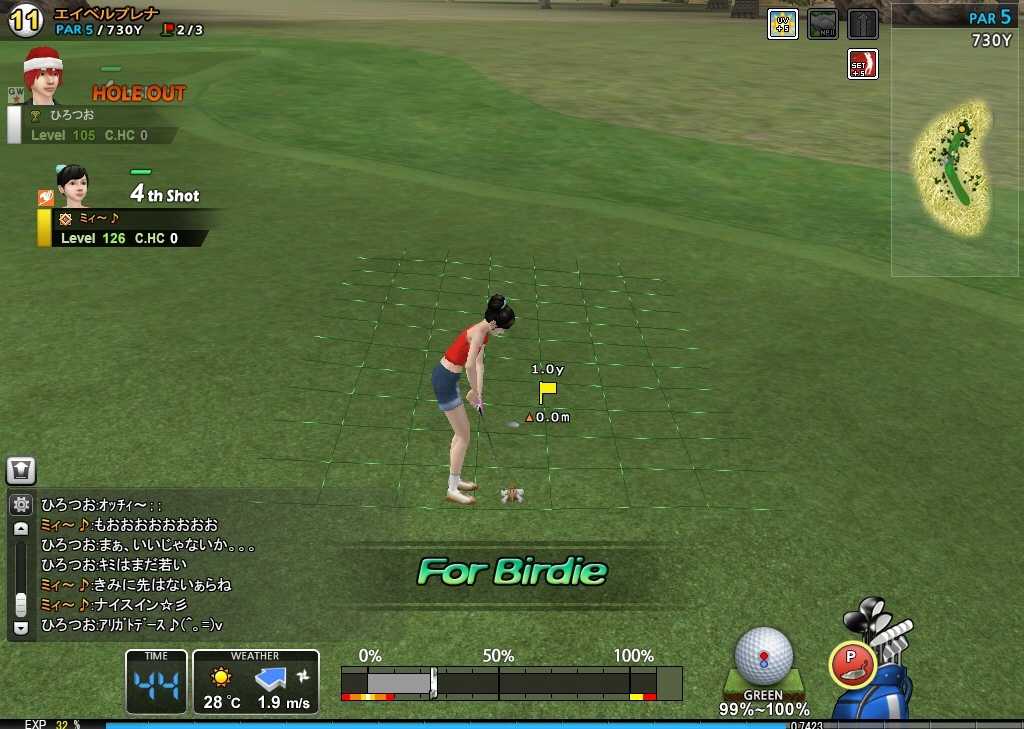The image size is (1024, 729).
Task: Click the chat scroll-down arrow
Action: pyautogui.click(x=20, y=628)
